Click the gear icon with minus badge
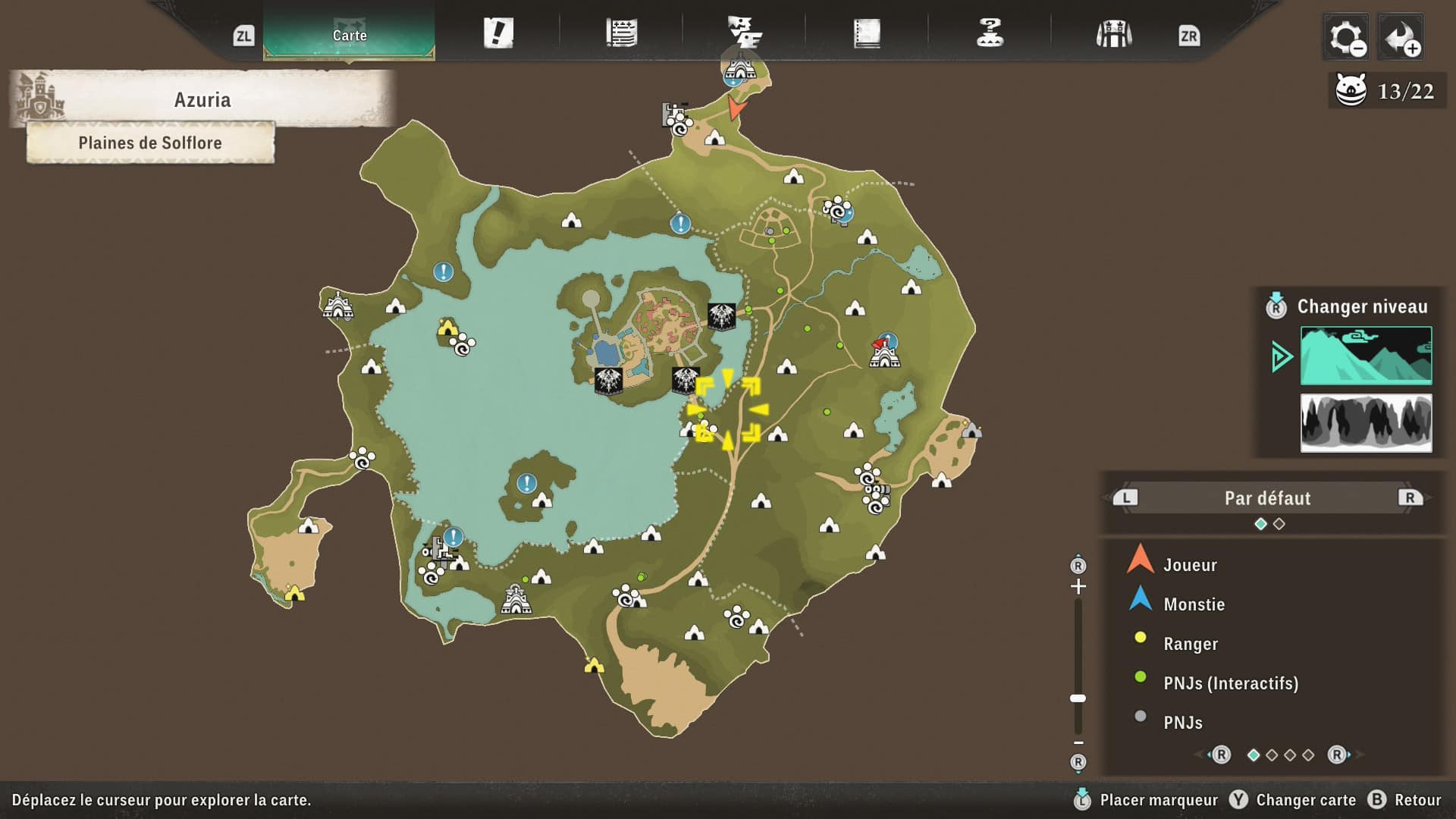This screenshot has width=1456, height=819. pyautogui.click(x=1346, y=36)
